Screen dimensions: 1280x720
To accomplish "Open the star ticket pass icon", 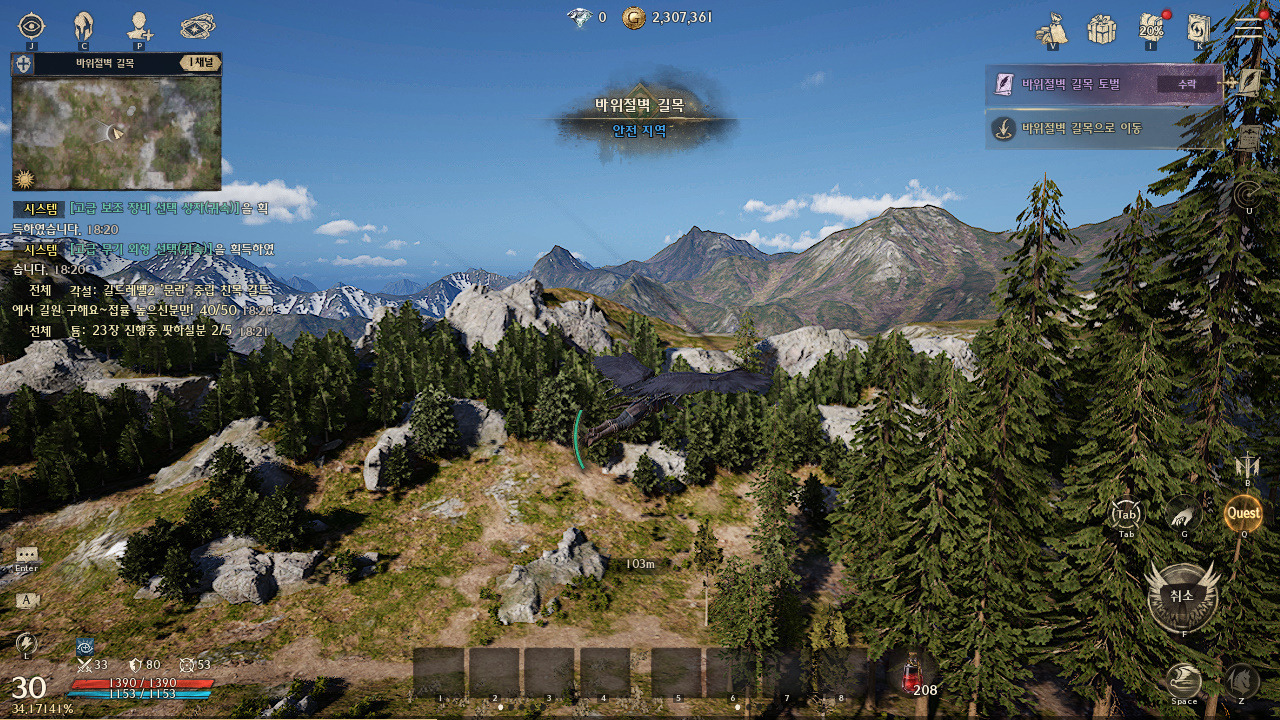I will click(x=197, y=26).
